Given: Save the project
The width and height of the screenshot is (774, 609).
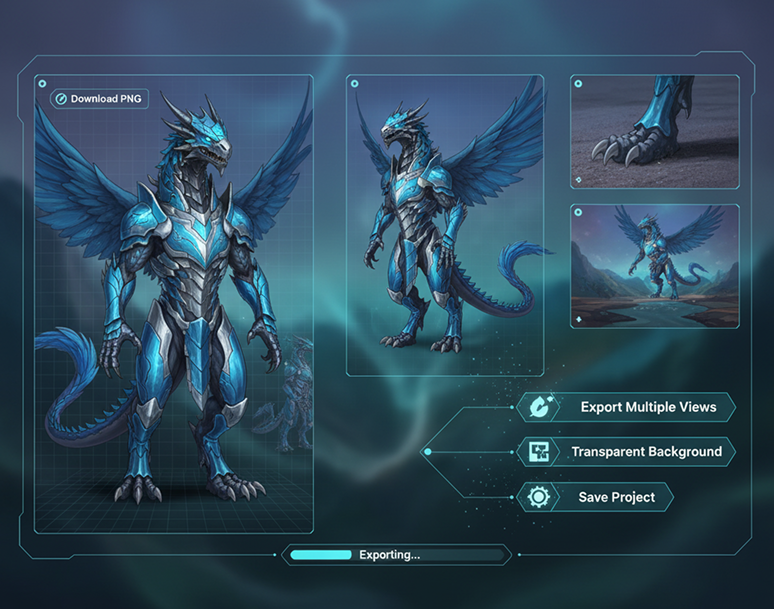Looking at the screenshot, I should [595, 497].
